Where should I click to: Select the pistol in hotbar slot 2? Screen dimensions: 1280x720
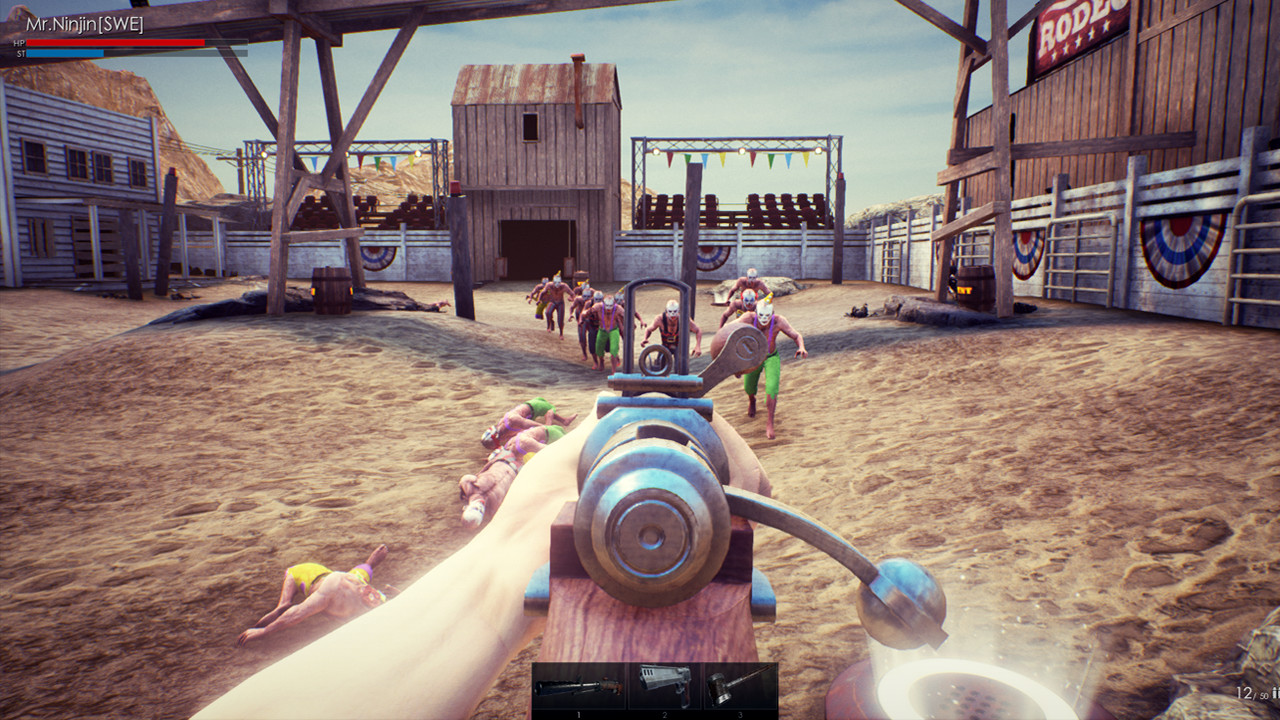(x=664, y=686)
